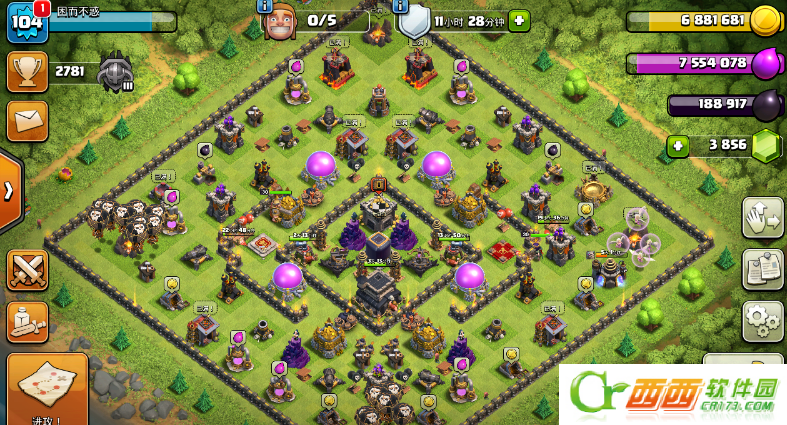Click the green gem icon
Viewport: 787px width, 425px height.
pyautogui.click(x=765, y=145)
